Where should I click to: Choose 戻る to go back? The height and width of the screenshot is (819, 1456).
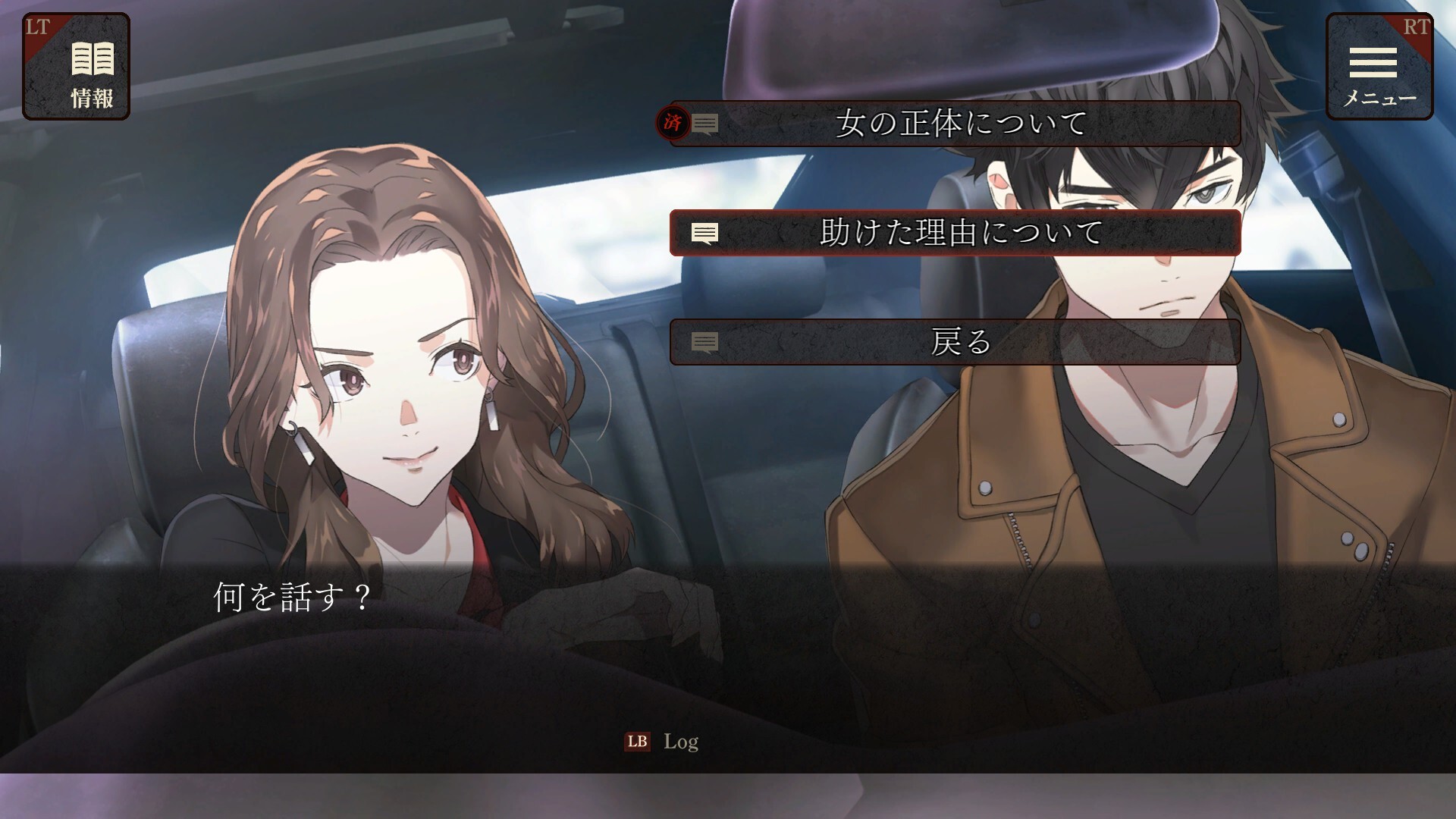(955, 342)
